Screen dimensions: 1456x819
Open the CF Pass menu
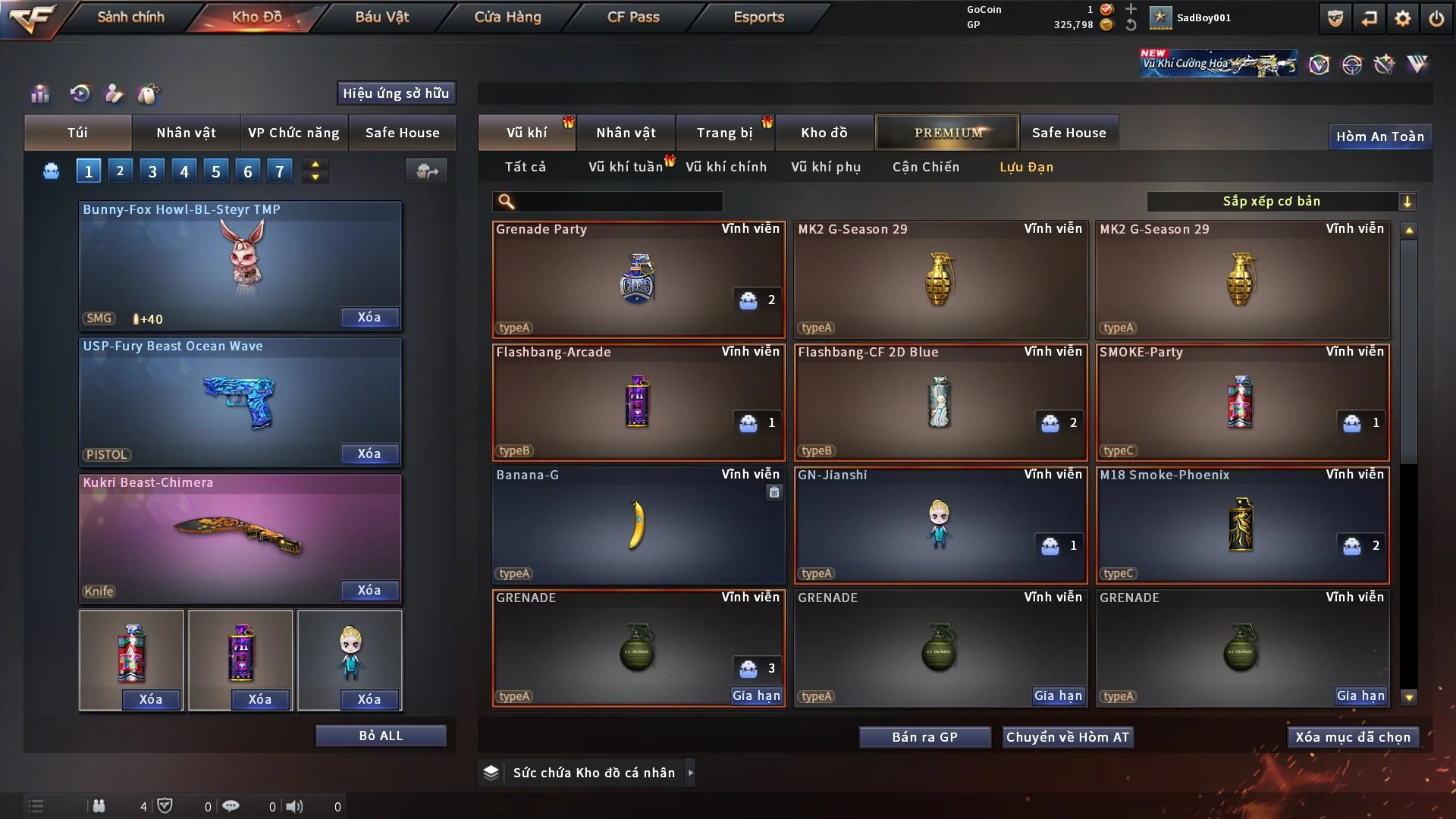pos(633,17)
